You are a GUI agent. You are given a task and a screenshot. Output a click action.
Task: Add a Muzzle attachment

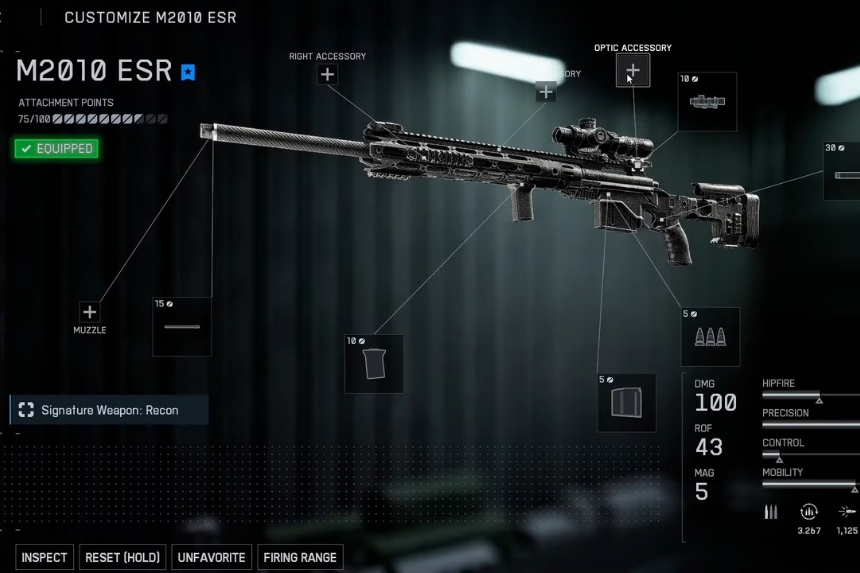coord(90,312)
